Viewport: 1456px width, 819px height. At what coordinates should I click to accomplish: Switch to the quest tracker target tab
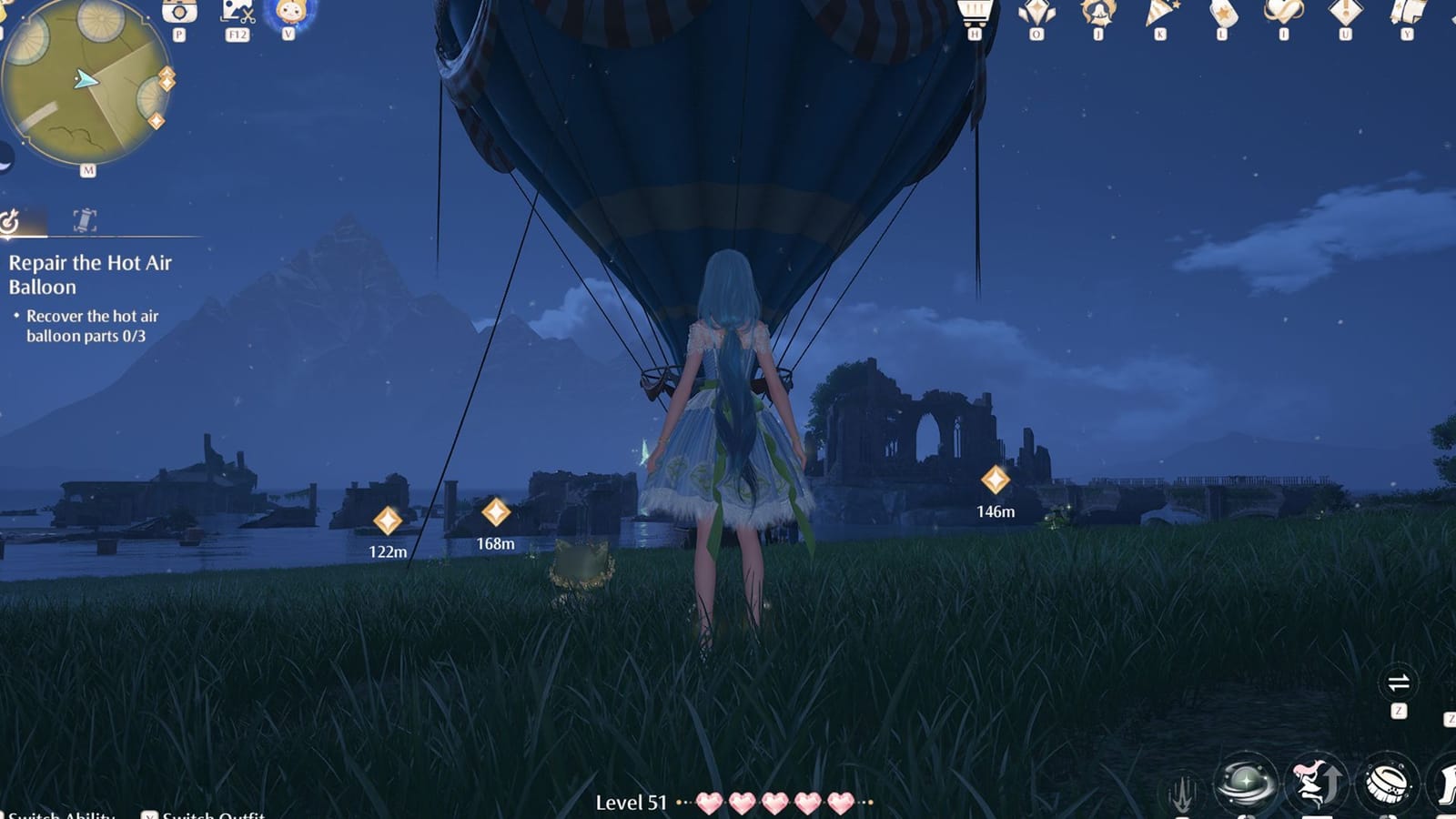[x=11, y=218]
